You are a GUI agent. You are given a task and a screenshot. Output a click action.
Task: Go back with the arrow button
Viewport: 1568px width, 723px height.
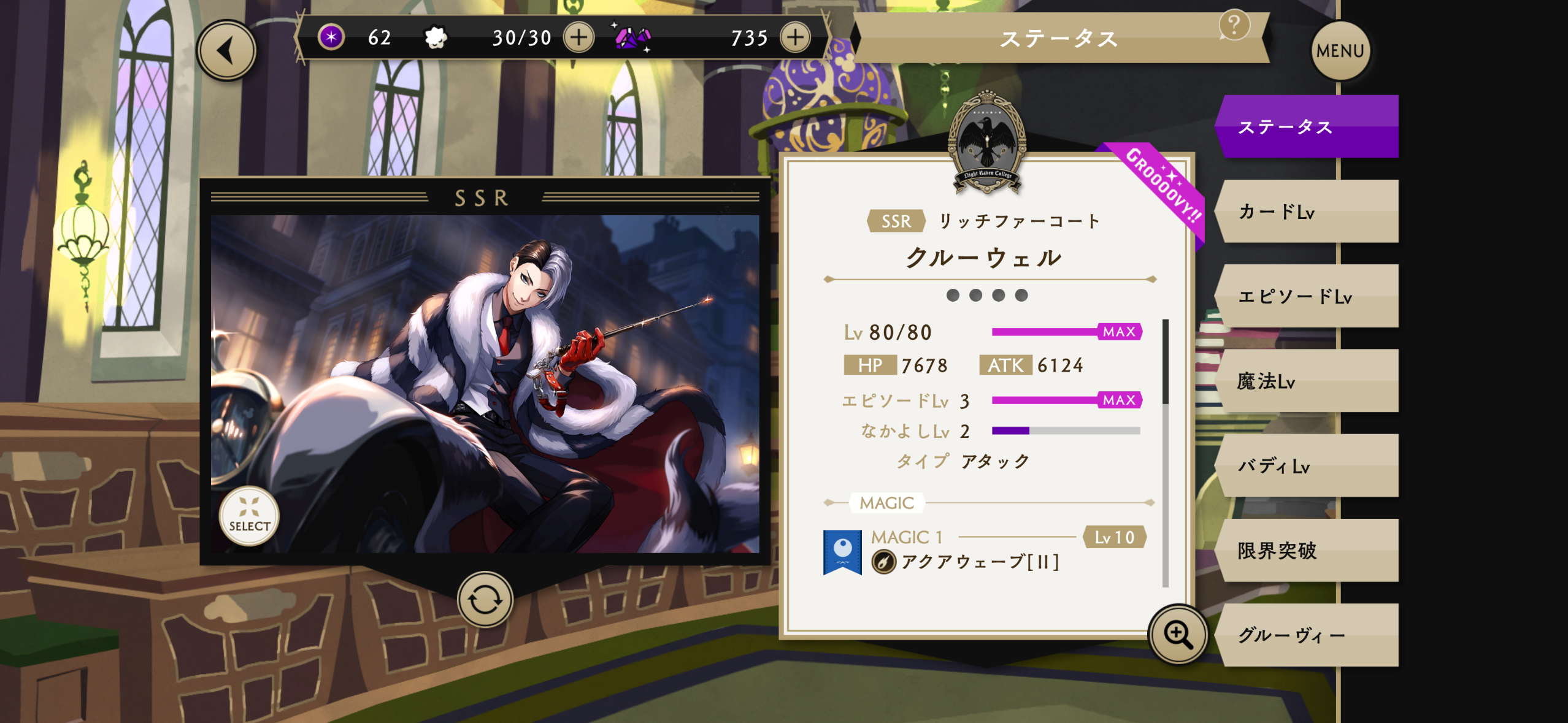pos(226,51)
